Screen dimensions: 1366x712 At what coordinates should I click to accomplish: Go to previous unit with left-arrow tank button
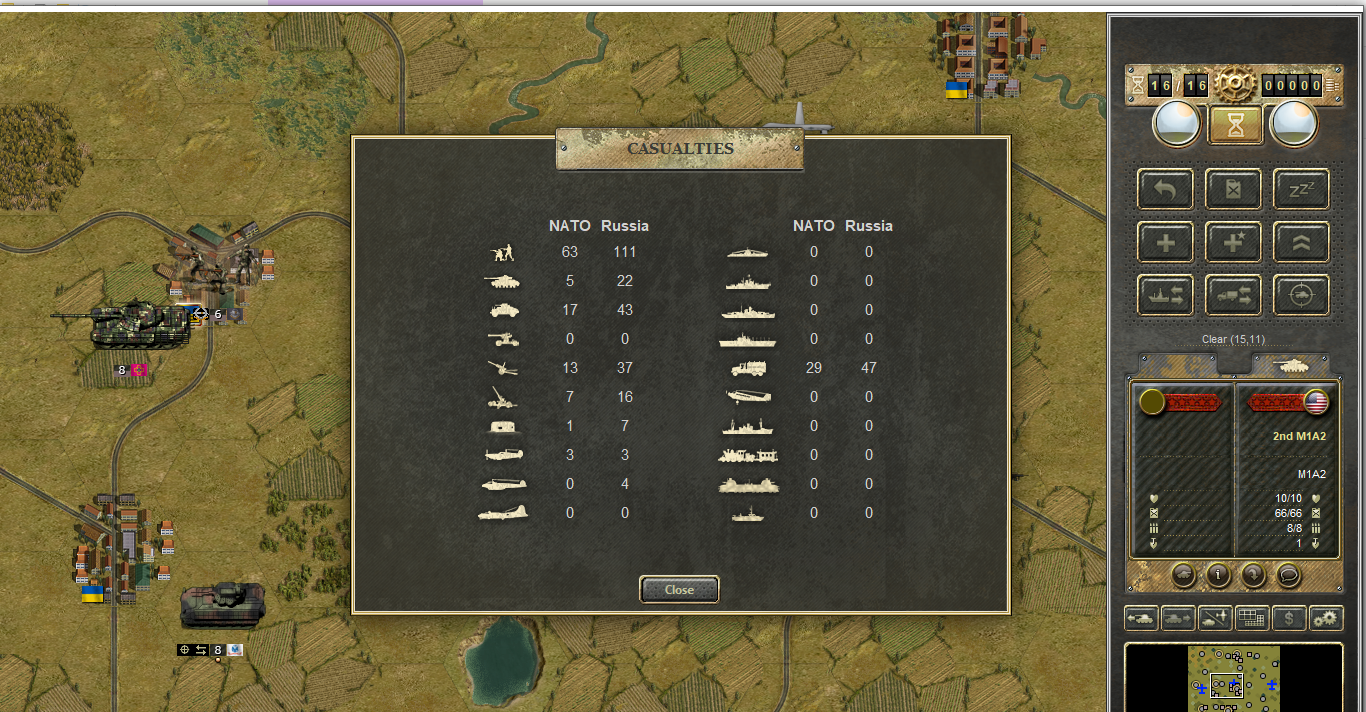(x=1141, y=618)
